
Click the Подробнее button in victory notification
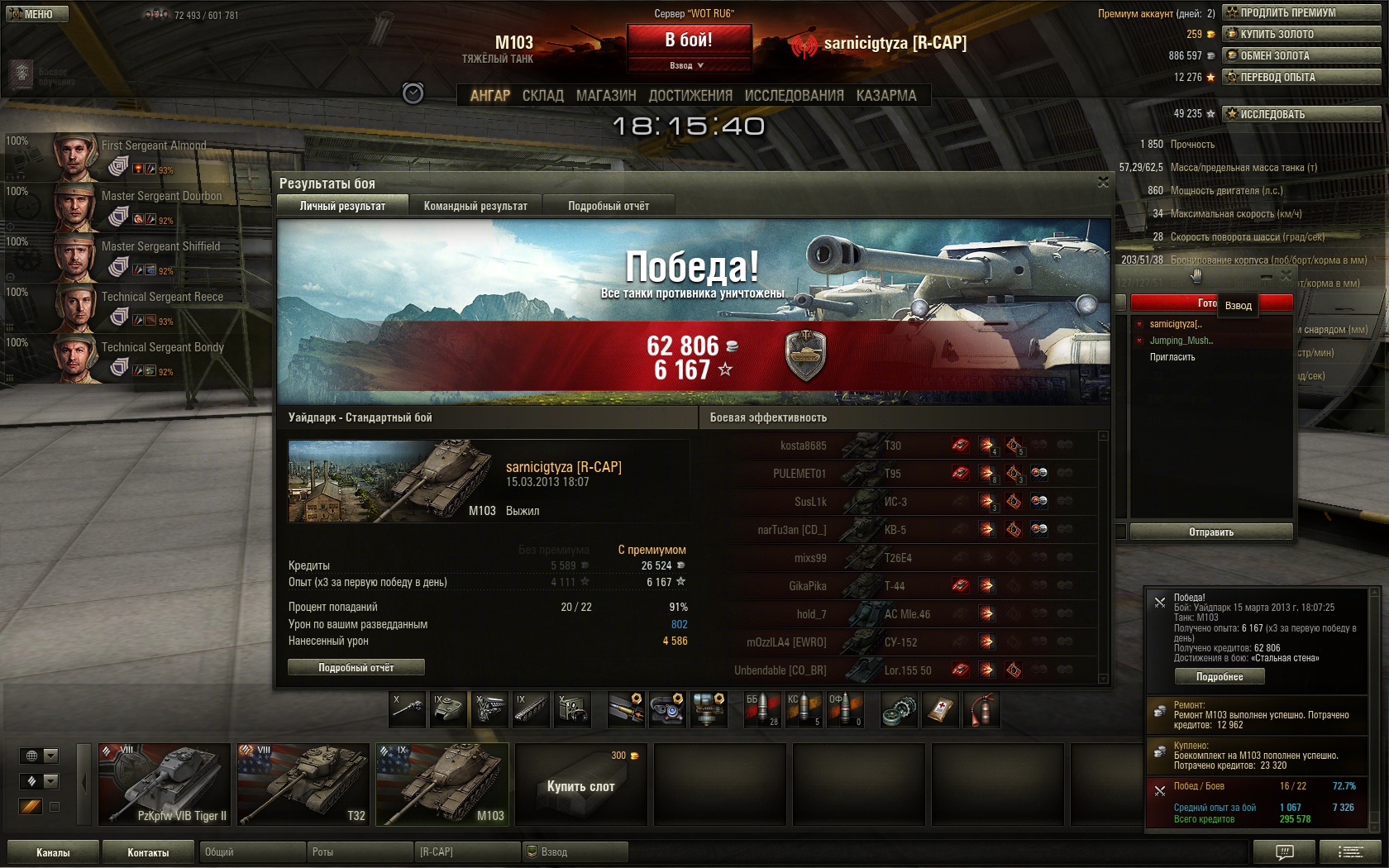point(1220,676)
